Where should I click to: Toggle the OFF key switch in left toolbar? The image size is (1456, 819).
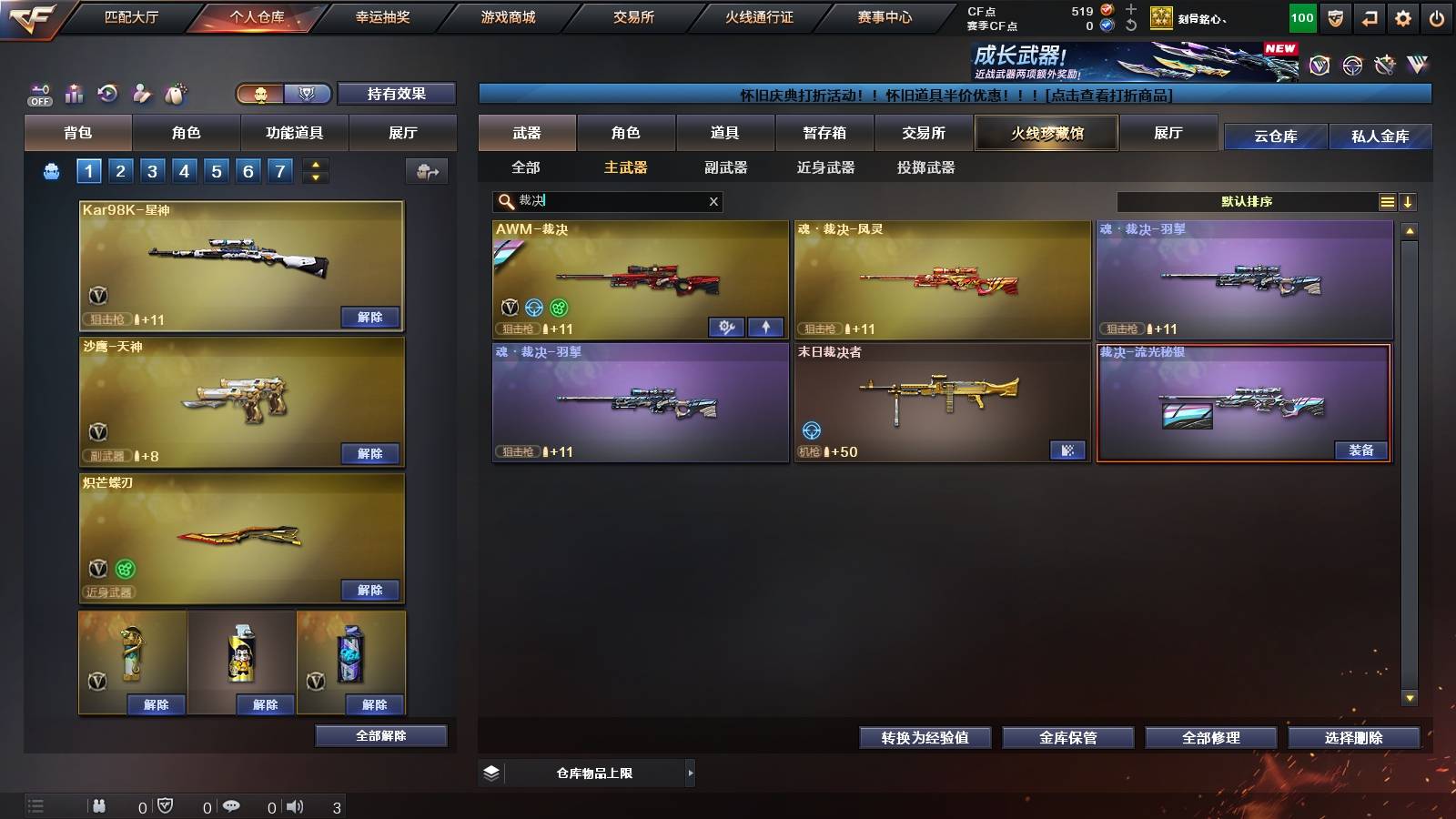click(x=38, y=93)
